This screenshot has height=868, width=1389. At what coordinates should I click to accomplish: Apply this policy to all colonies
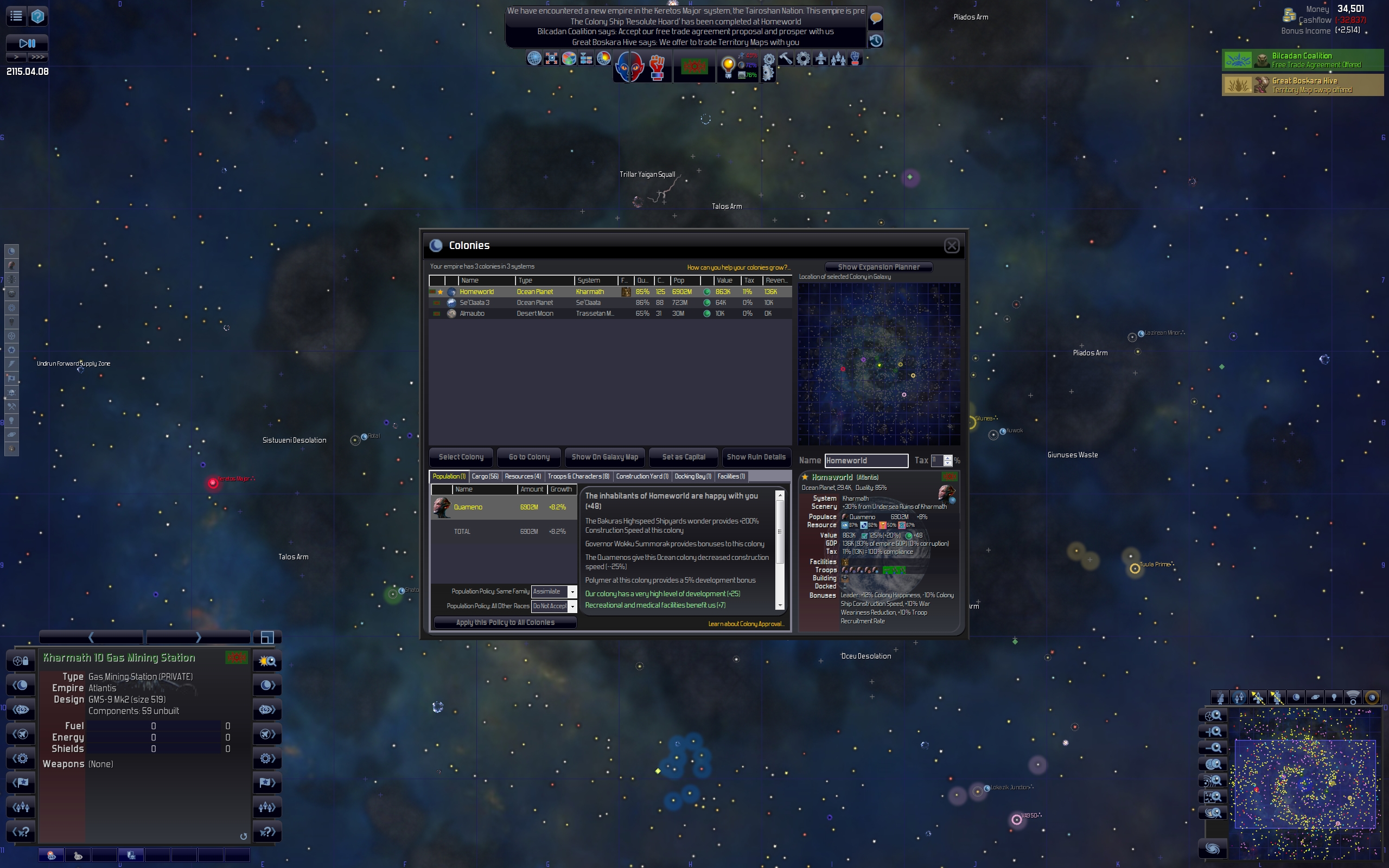point(505,623)
